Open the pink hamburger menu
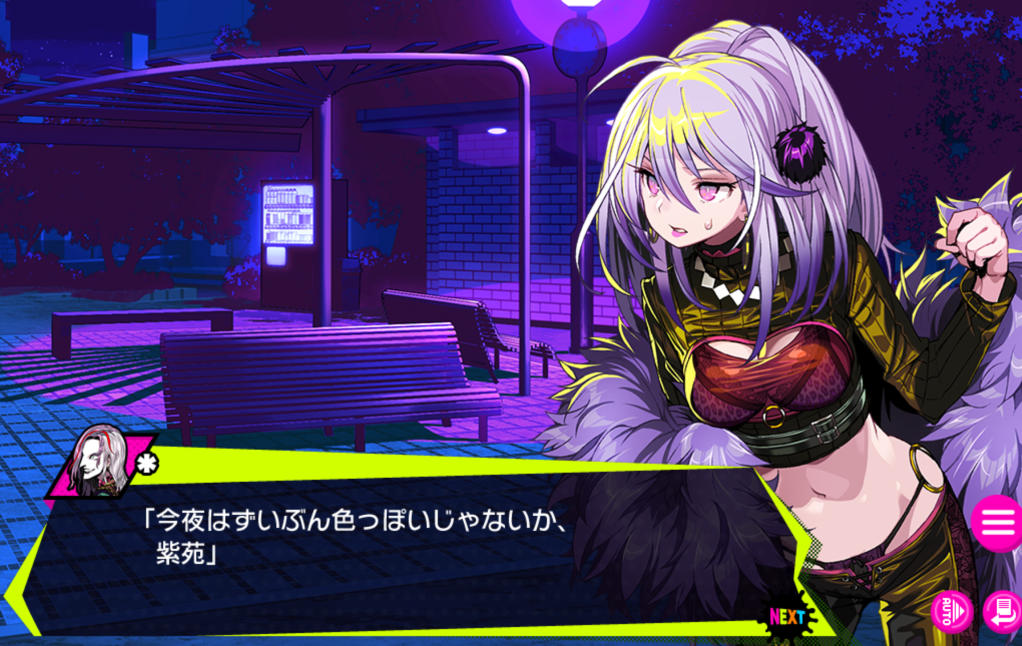This screenshot has width=1022, height=646. pos(997,522)
